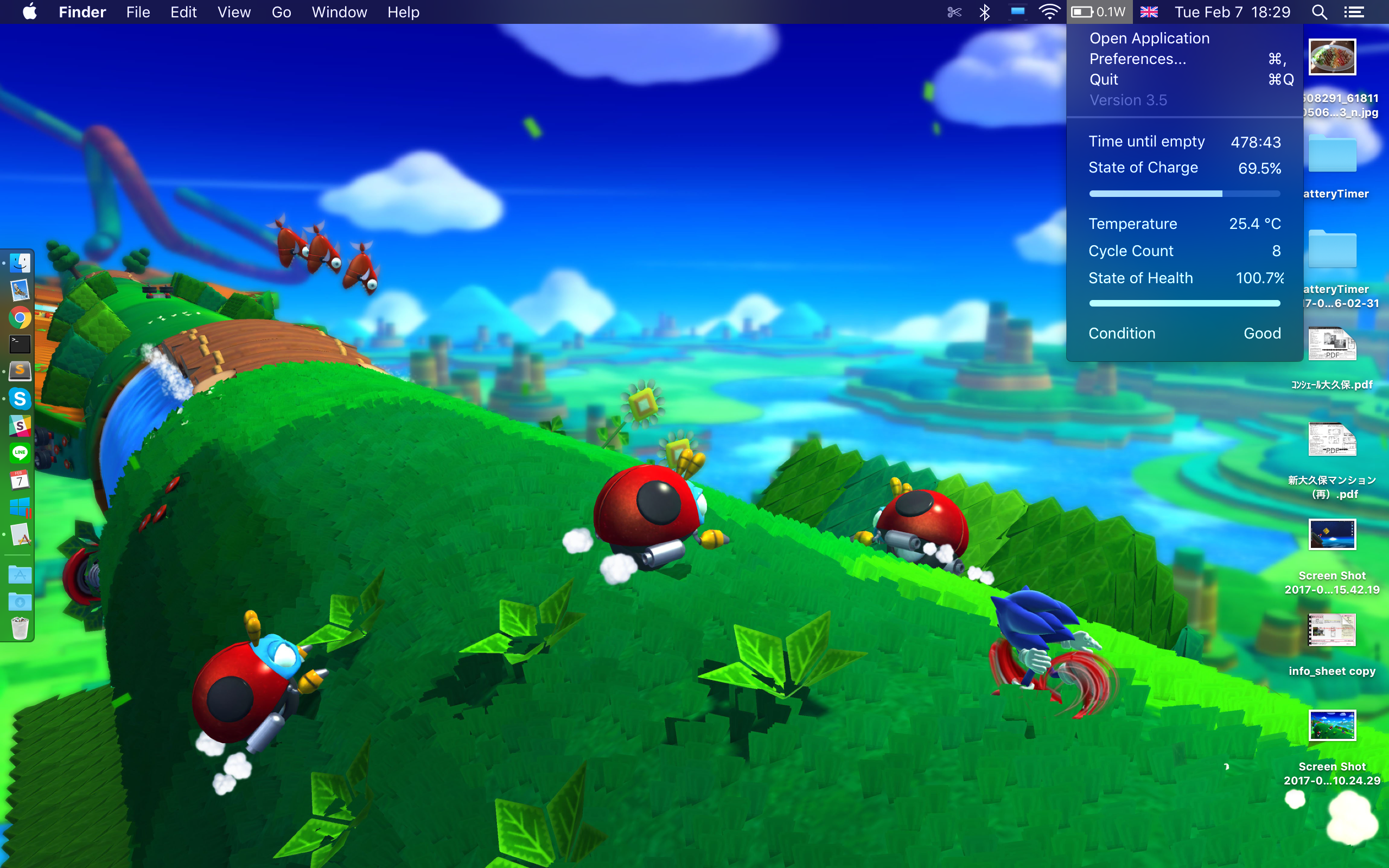Open Preferences in the battery dropdown menu
Screen dimensions: 1389x868
[x=1137, y=59]
